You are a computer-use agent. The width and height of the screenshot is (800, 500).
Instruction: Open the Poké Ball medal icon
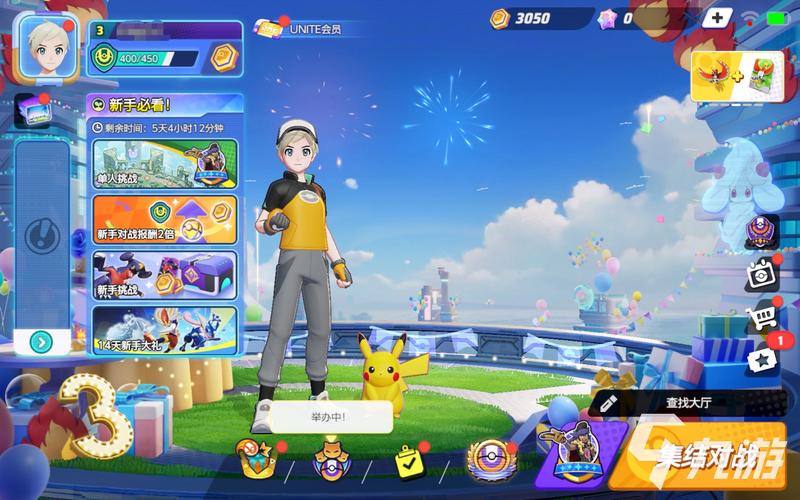pos(489,462)
